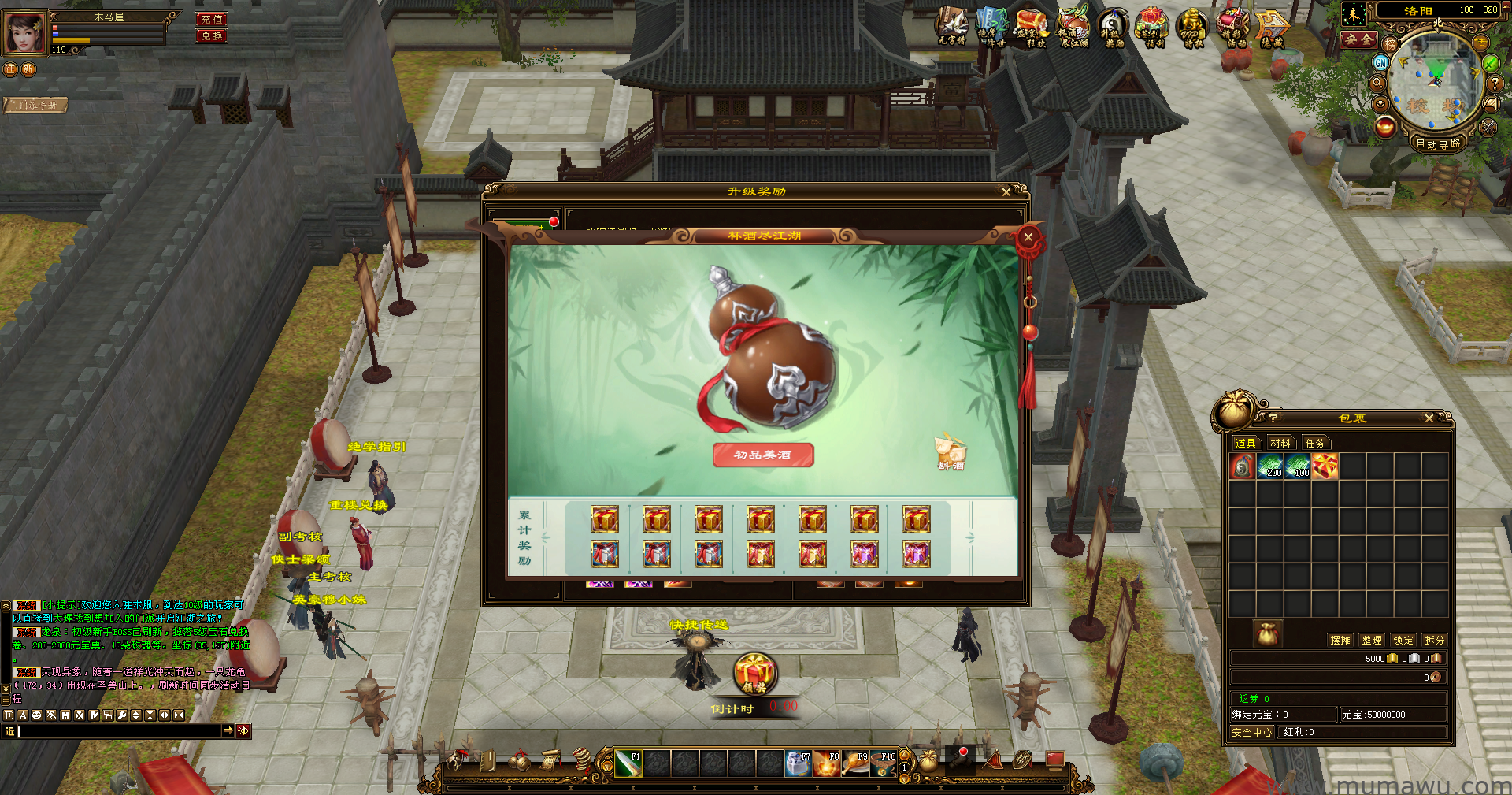Open 摆摊 stall from the bag panel
Viewport: 1512px width, 795px height.
1340,640
